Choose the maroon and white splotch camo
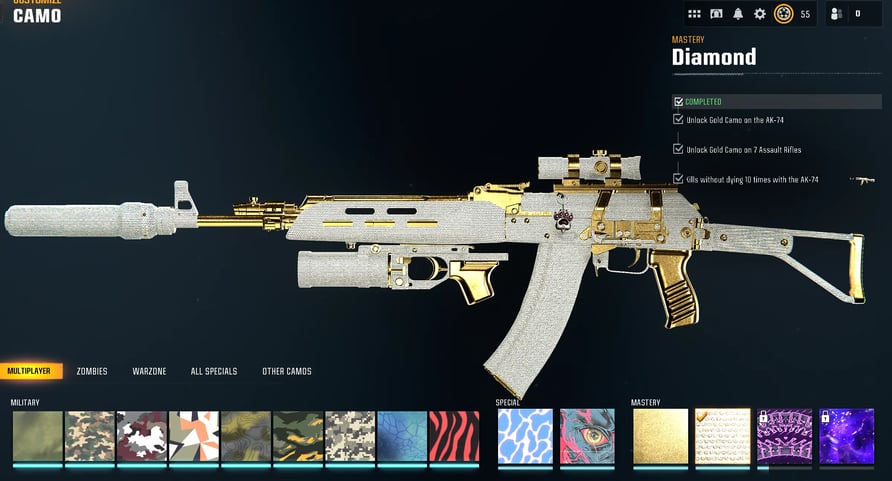The width and height of the screenshot is (892, 481). point(142,436)
